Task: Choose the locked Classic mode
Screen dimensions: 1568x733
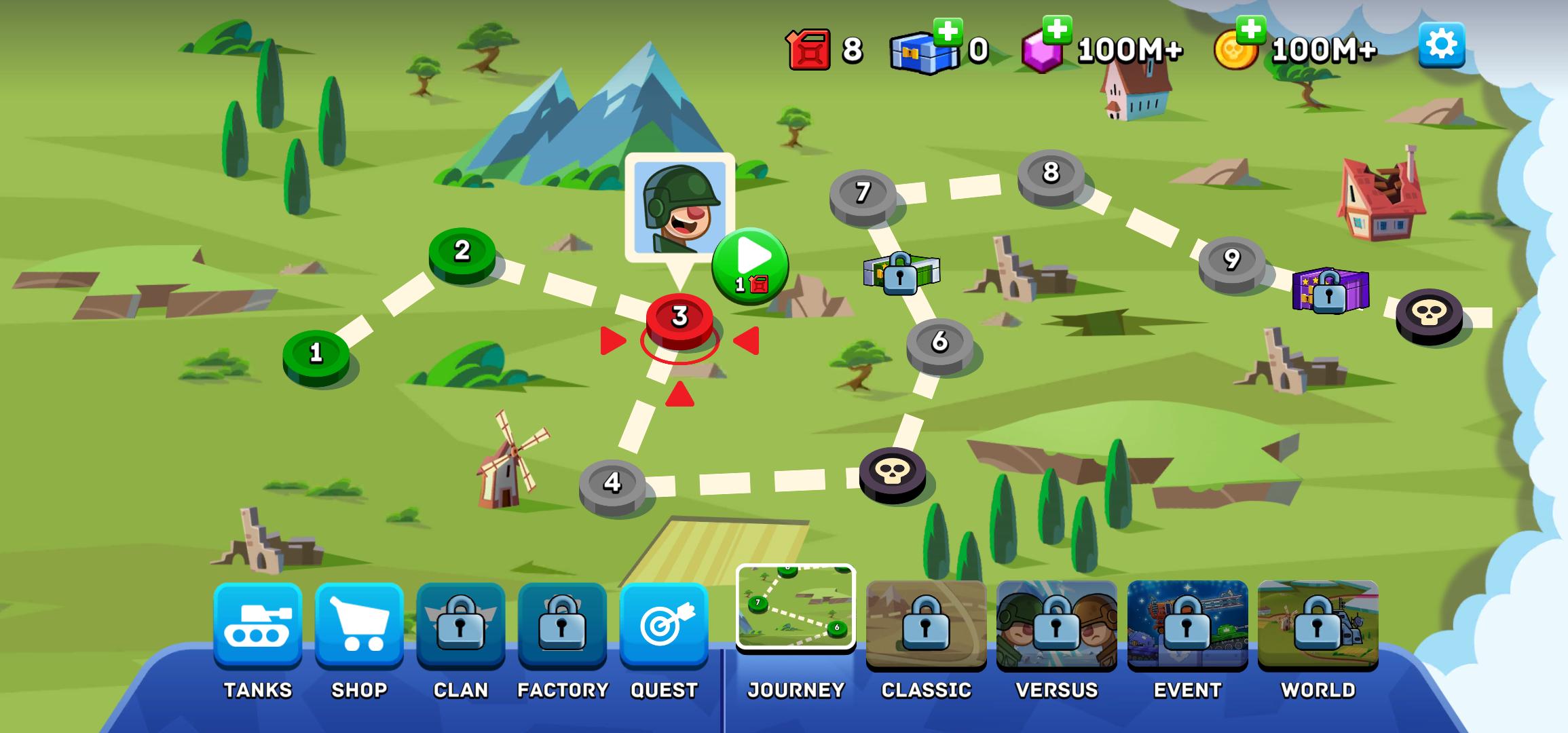Action: [x=926, y=624]
